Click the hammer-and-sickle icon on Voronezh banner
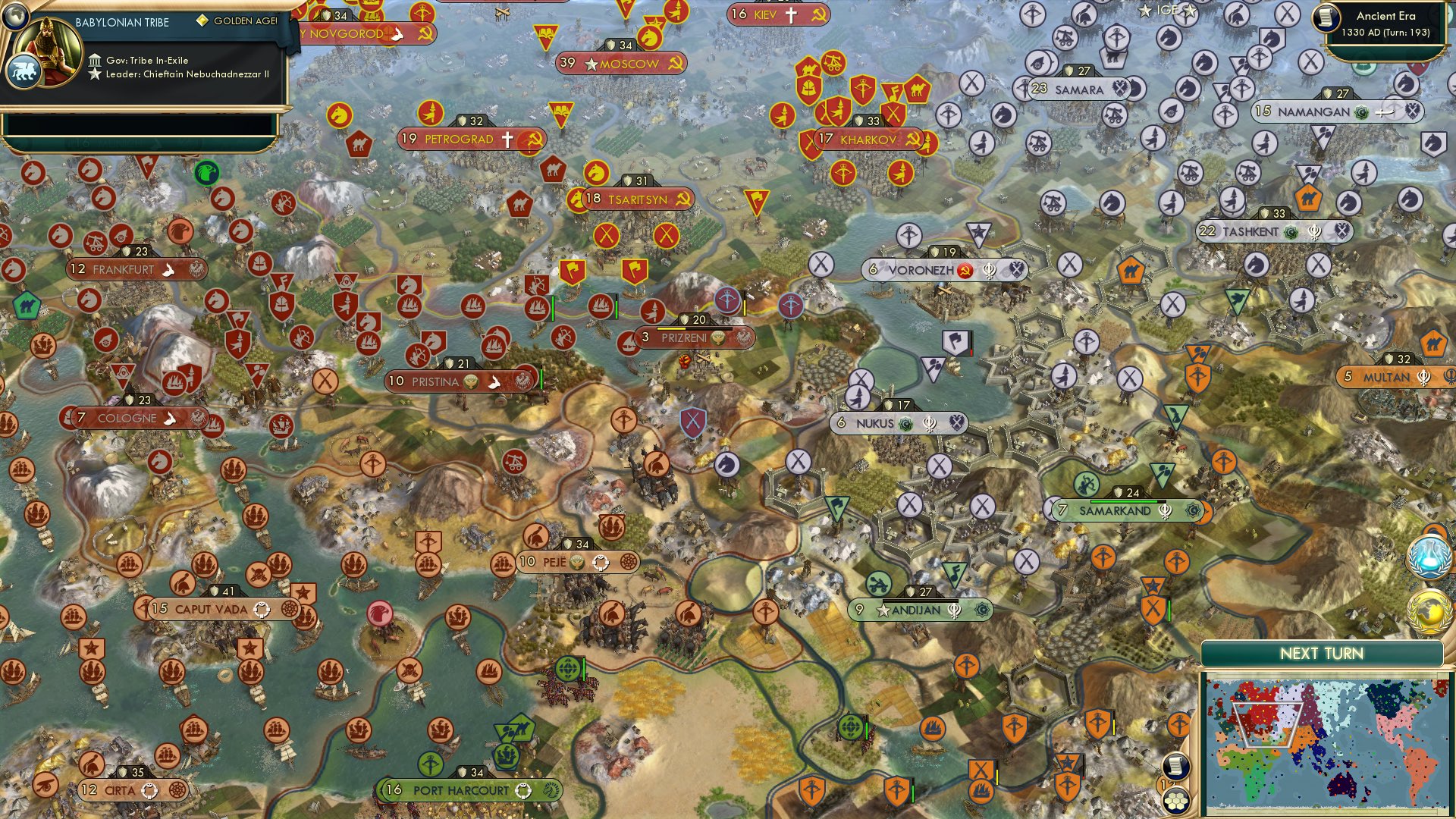 coord(965,269)
